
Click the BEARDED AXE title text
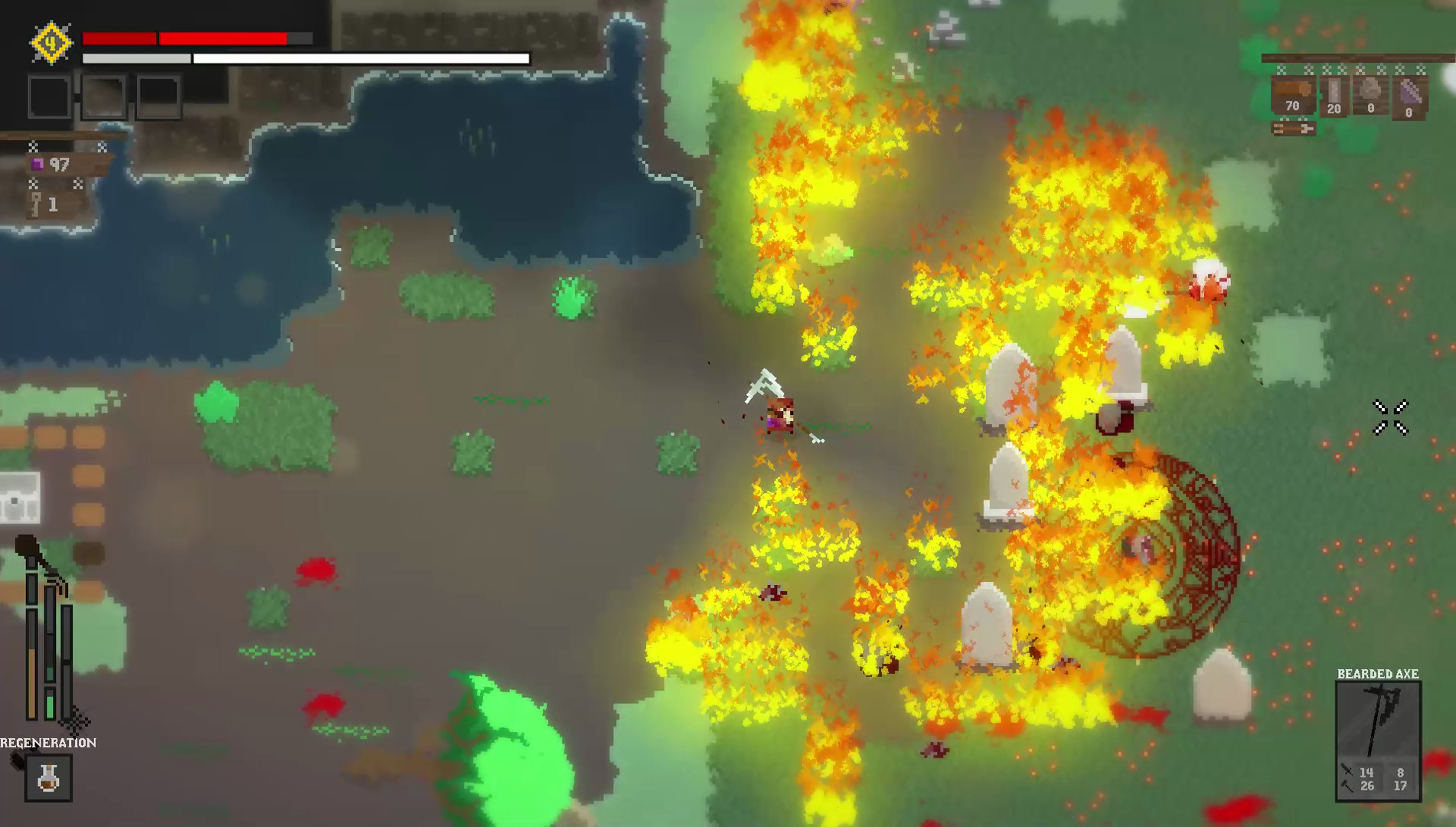(x=1378, y=675)
